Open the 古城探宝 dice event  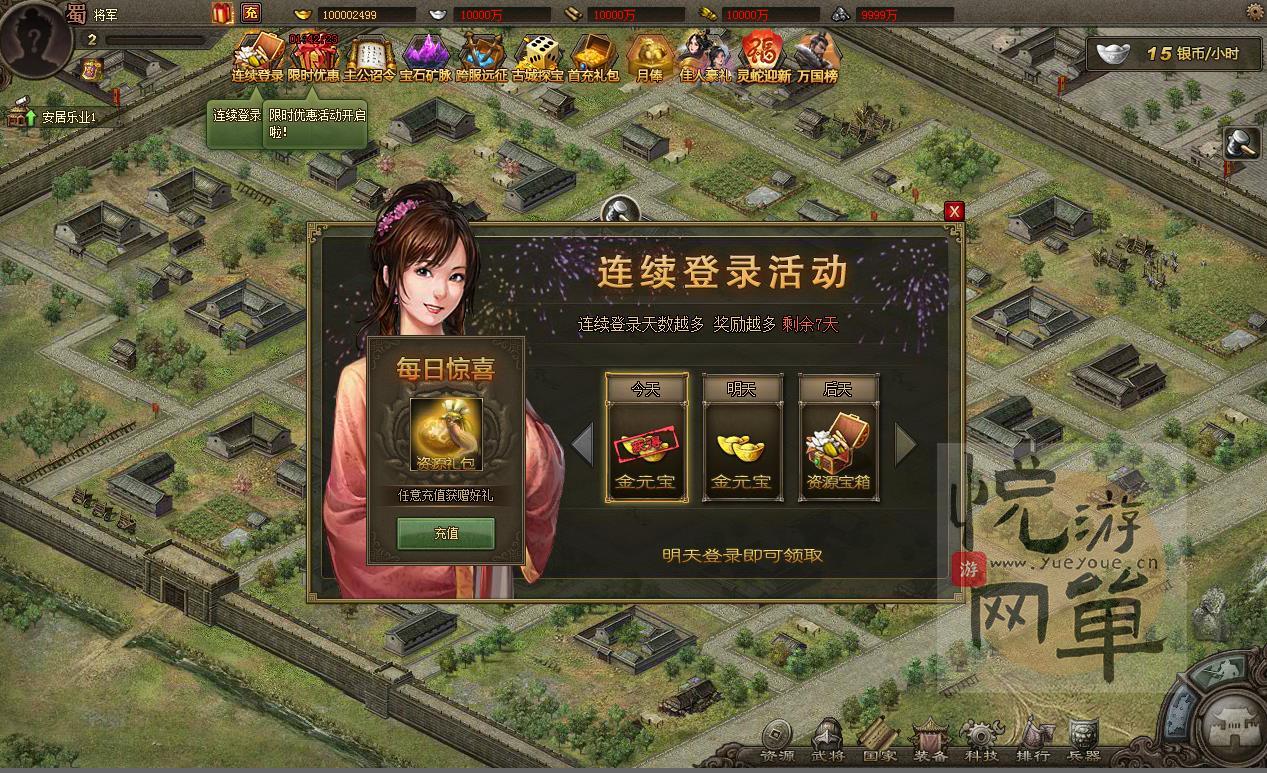tap(539, 55)
